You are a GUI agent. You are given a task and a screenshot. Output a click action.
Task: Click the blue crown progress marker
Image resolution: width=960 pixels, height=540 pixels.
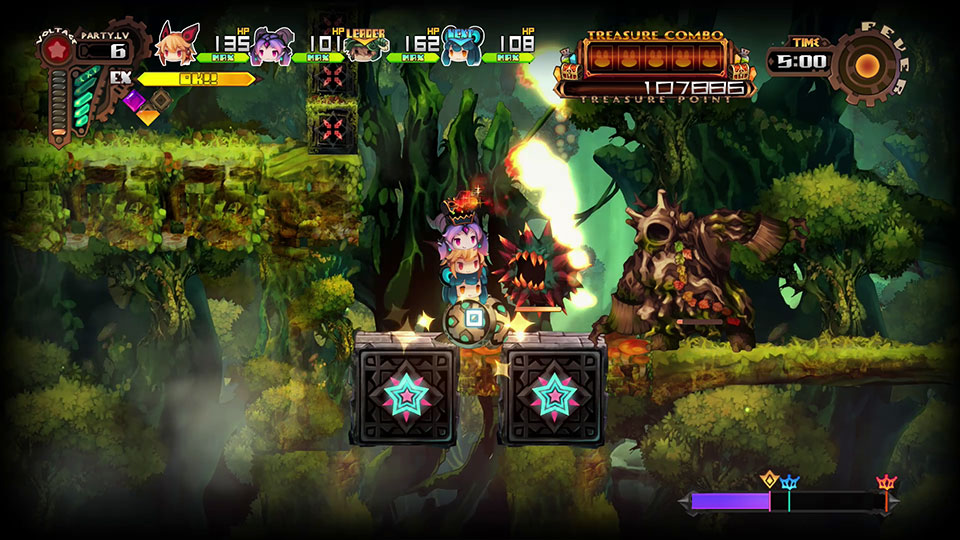788,483
